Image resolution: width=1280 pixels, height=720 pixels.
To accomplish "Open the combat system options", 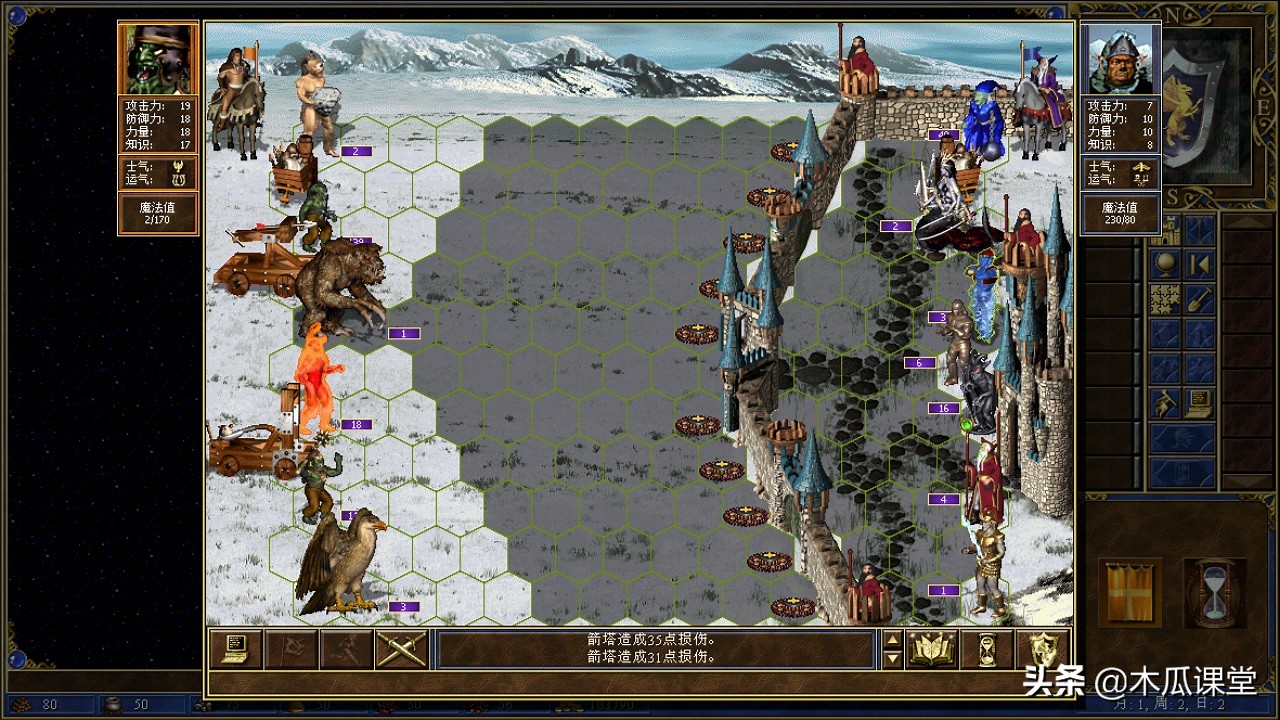I will click(x=236, y=650).
